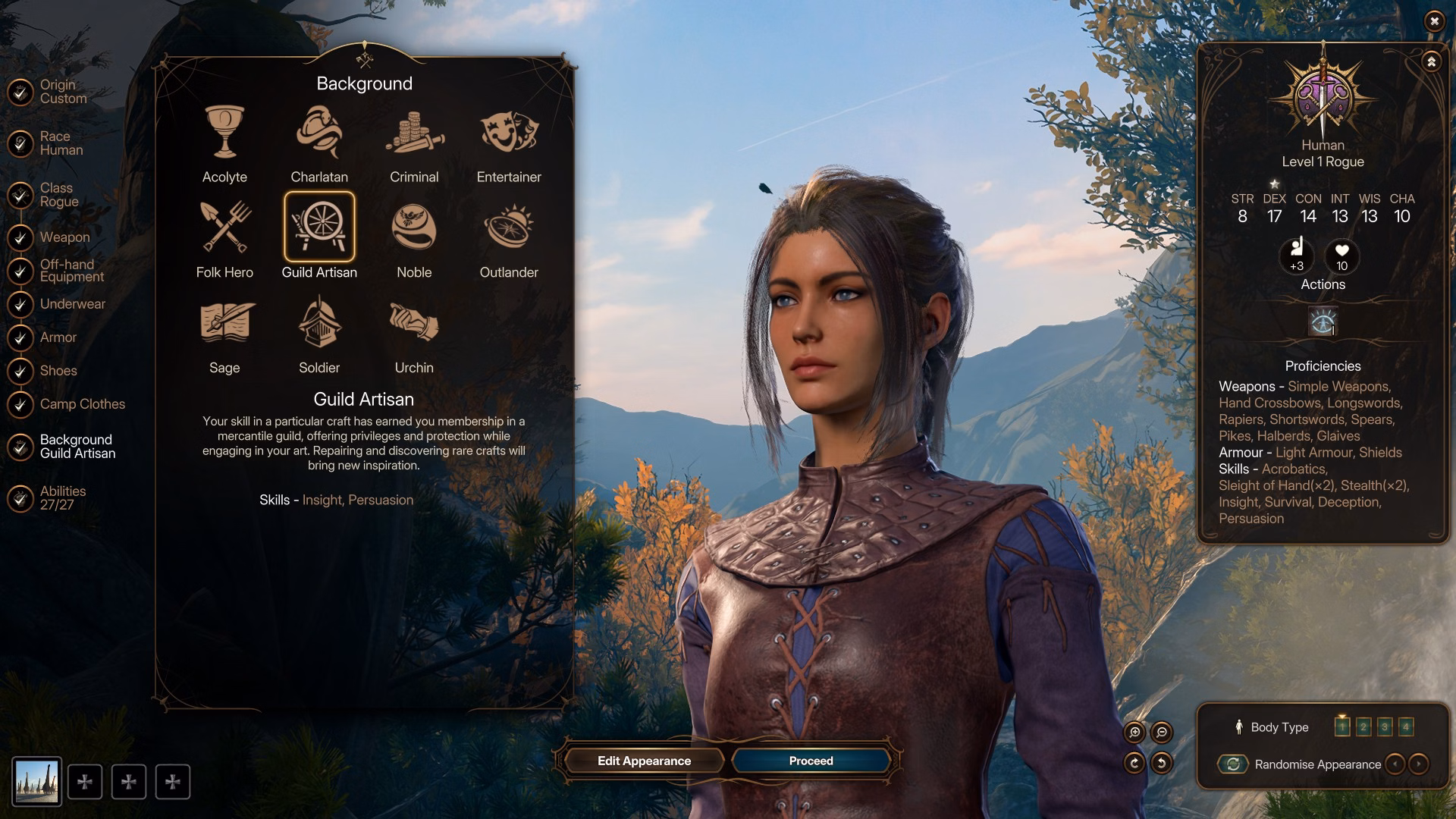1456x819 pixels.
Task: Open the Race Human step
Action: pyautogui.click(x=61, y=143)
